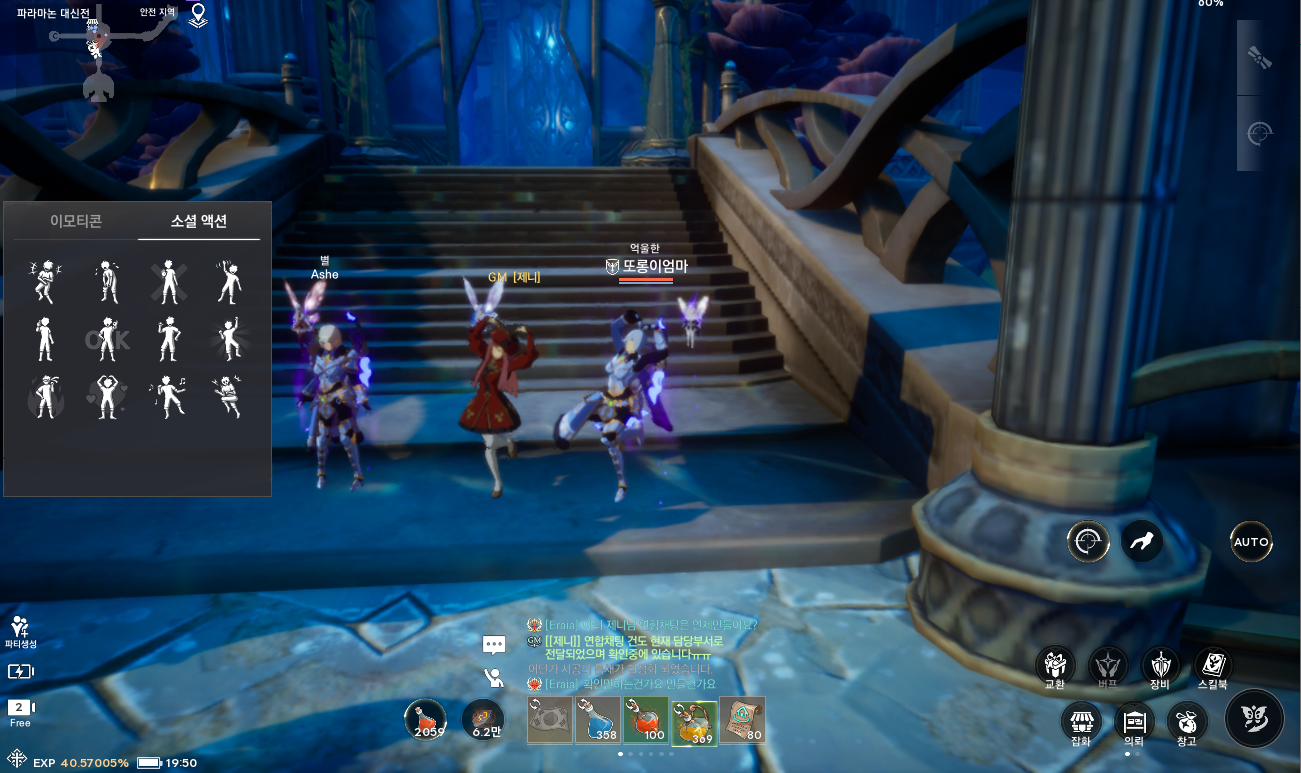Open the 창고 storage
The width and height of the screenshot is (1301, 773).
[1186, 721]
